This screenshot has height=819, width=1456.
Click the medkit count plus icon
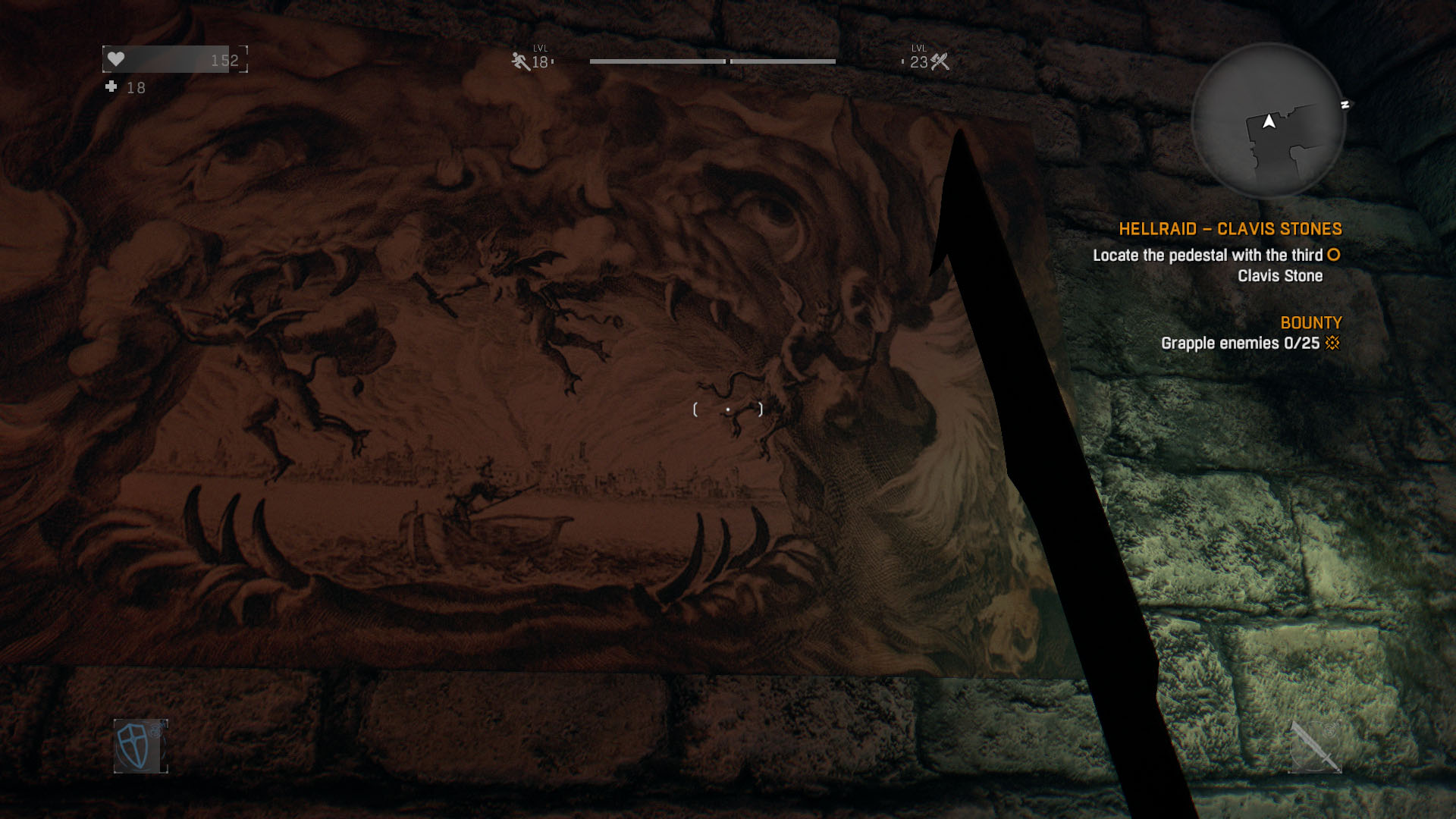111,87
